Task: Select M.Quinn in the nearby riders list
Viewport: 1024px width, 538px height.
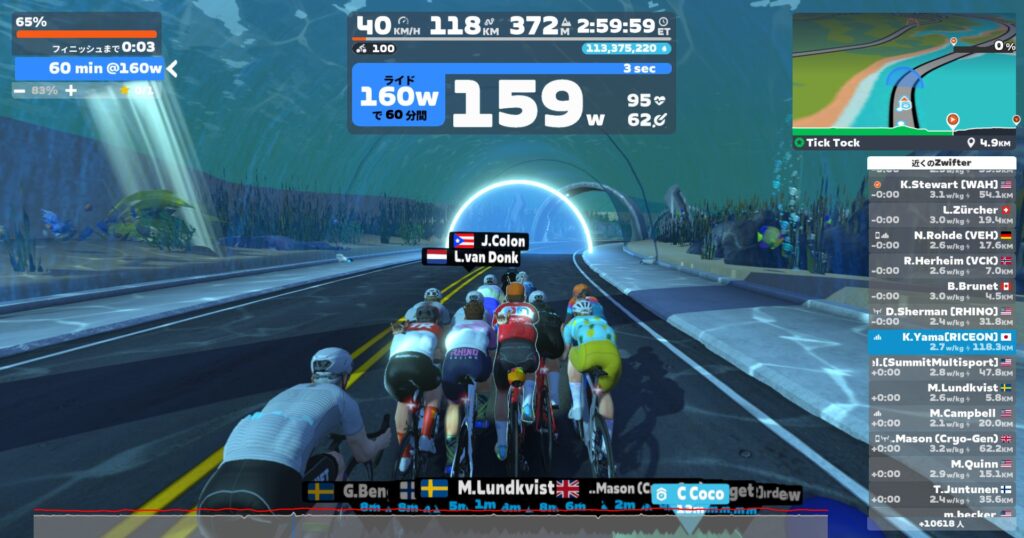Action: pos(941,469)
